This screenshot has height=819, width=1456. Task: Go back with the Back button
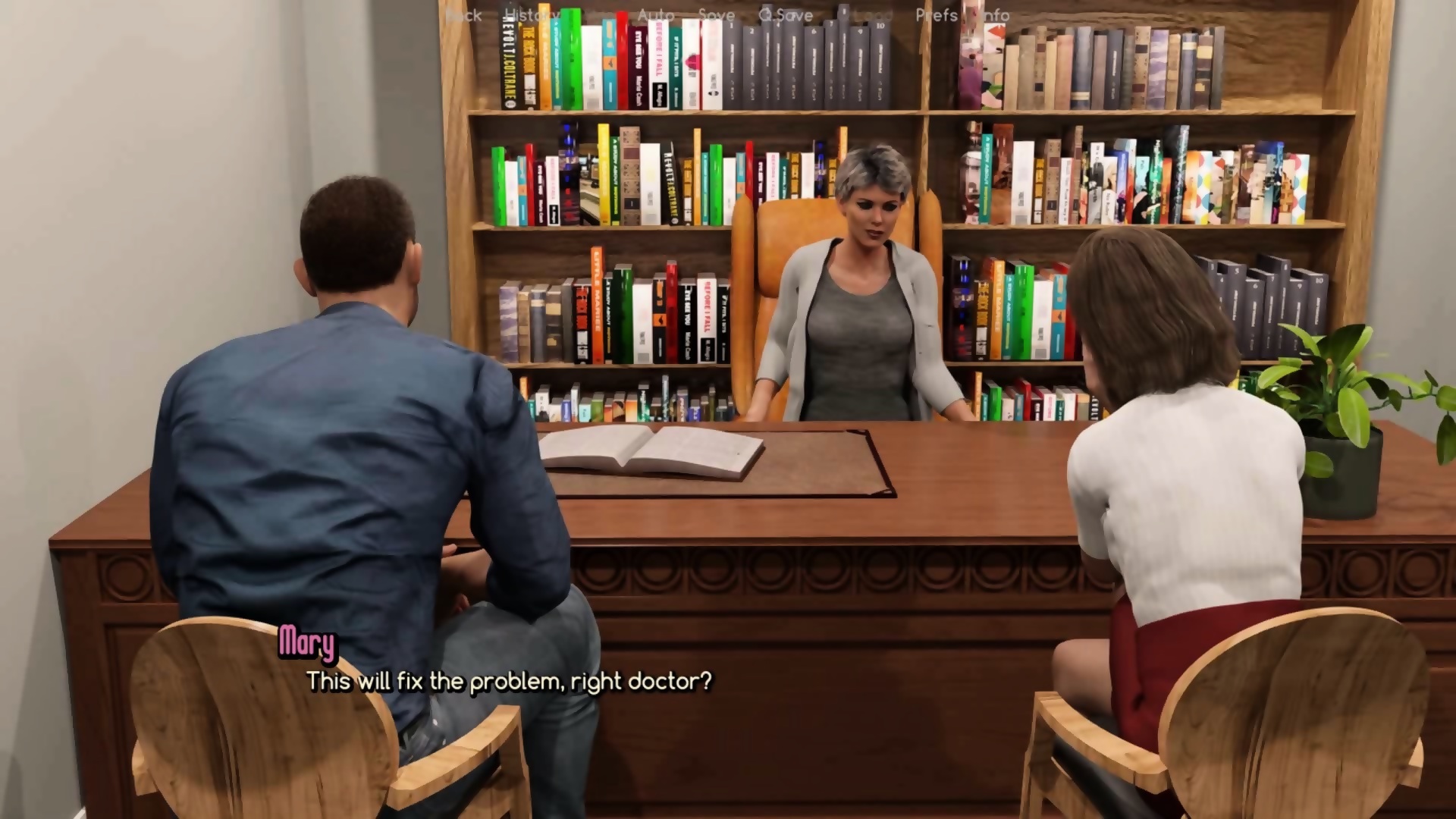463,15
